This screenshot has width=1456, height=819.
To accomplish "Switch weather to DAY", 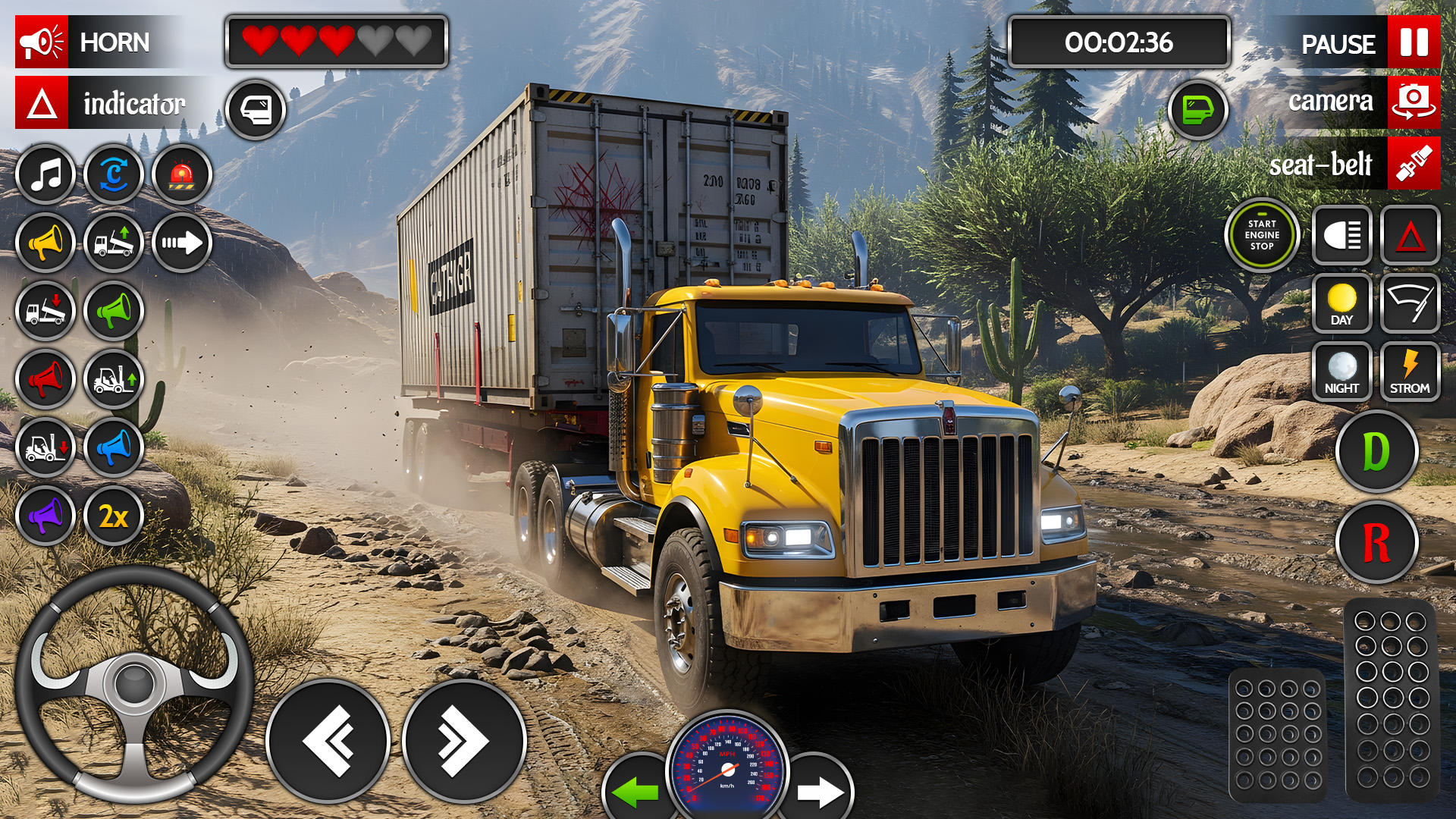I will point(1341,304).
